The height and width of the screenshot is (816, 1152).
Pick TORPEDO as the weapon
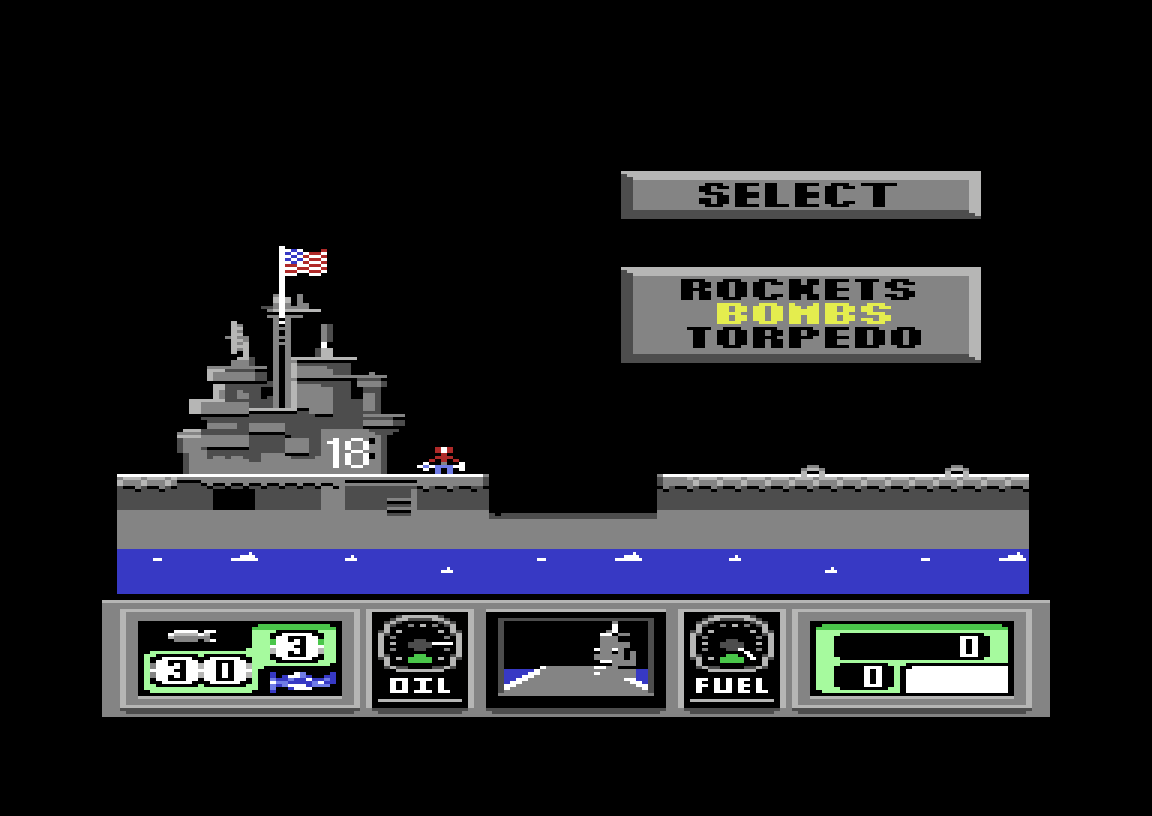[x=804, y=338]
